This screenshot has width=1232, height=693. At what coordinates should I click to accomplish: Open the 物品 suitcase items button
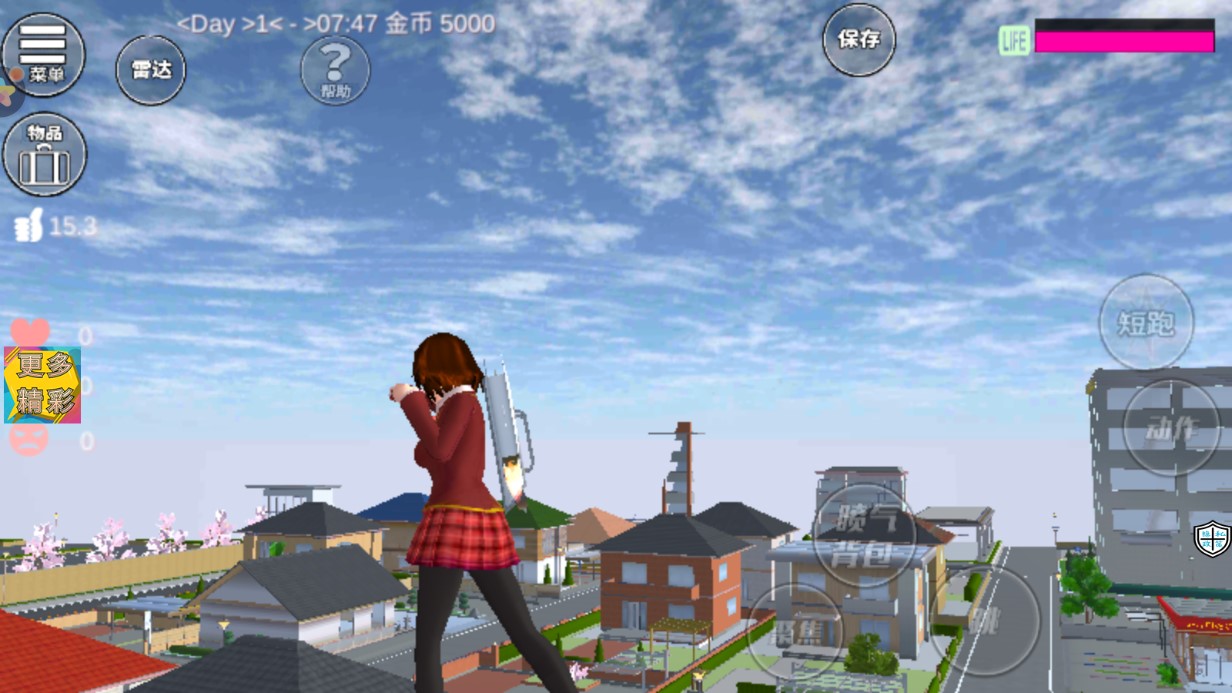45,155
